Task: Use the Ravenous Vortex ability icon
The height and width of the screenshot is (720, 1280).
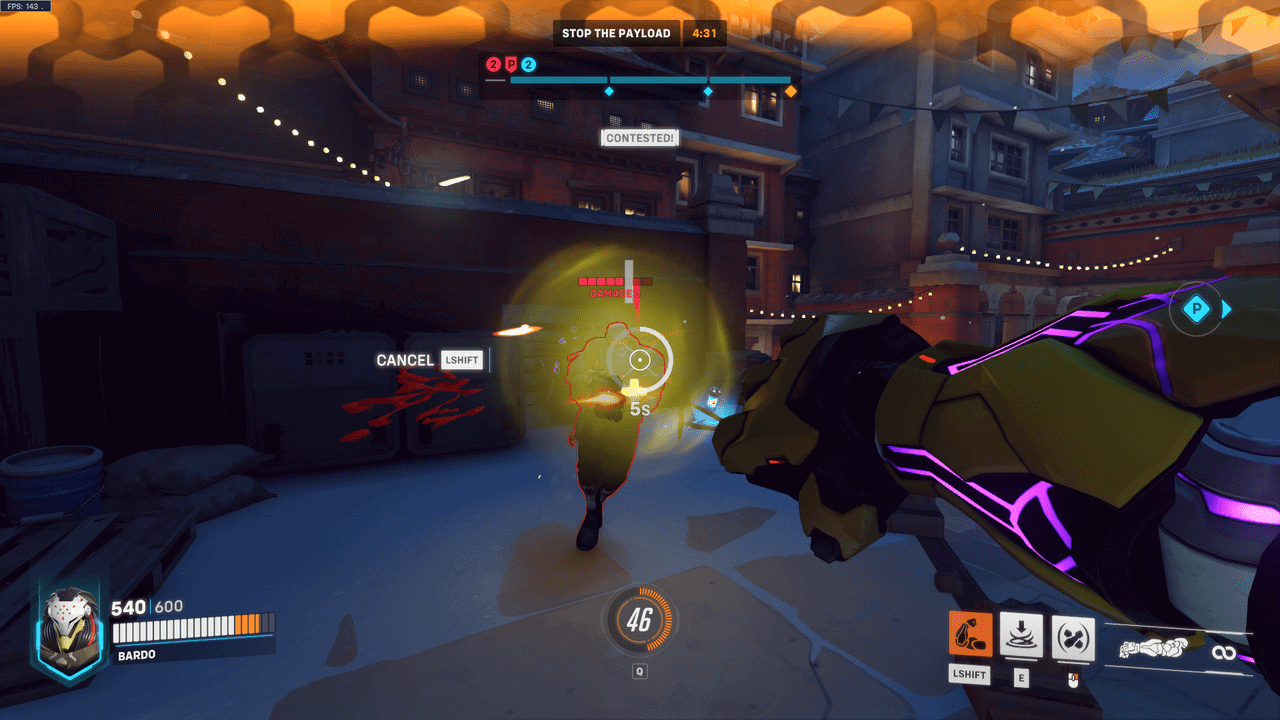Action: coord(1021,635)
